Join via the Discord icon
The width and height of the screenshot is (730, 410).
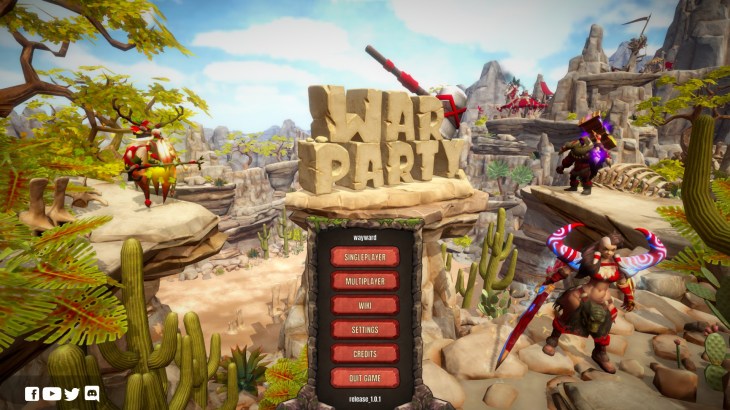click(92, 393)
